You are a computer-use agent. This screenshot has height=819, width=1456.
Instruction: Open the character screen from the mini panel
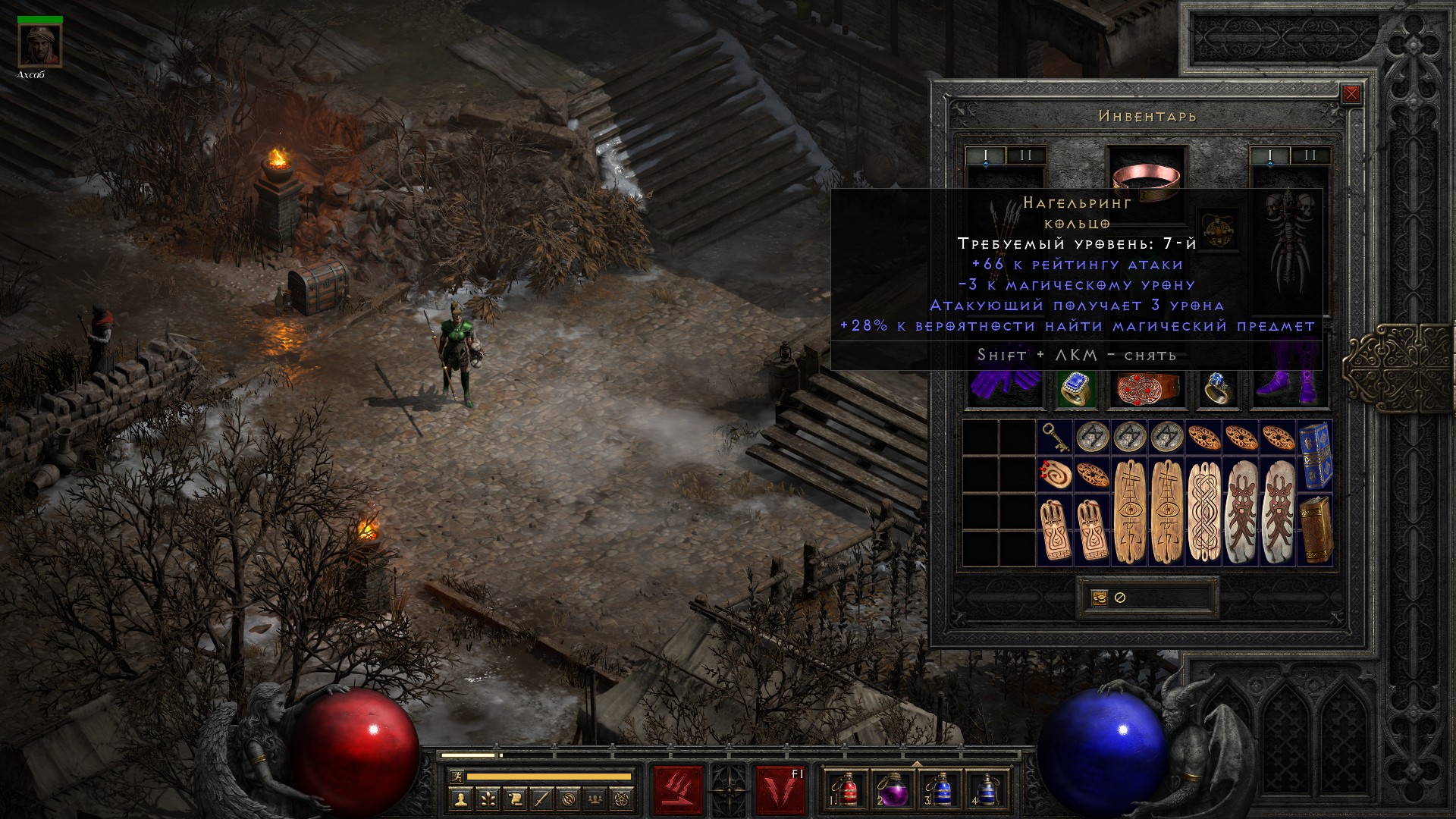(461, 799)
